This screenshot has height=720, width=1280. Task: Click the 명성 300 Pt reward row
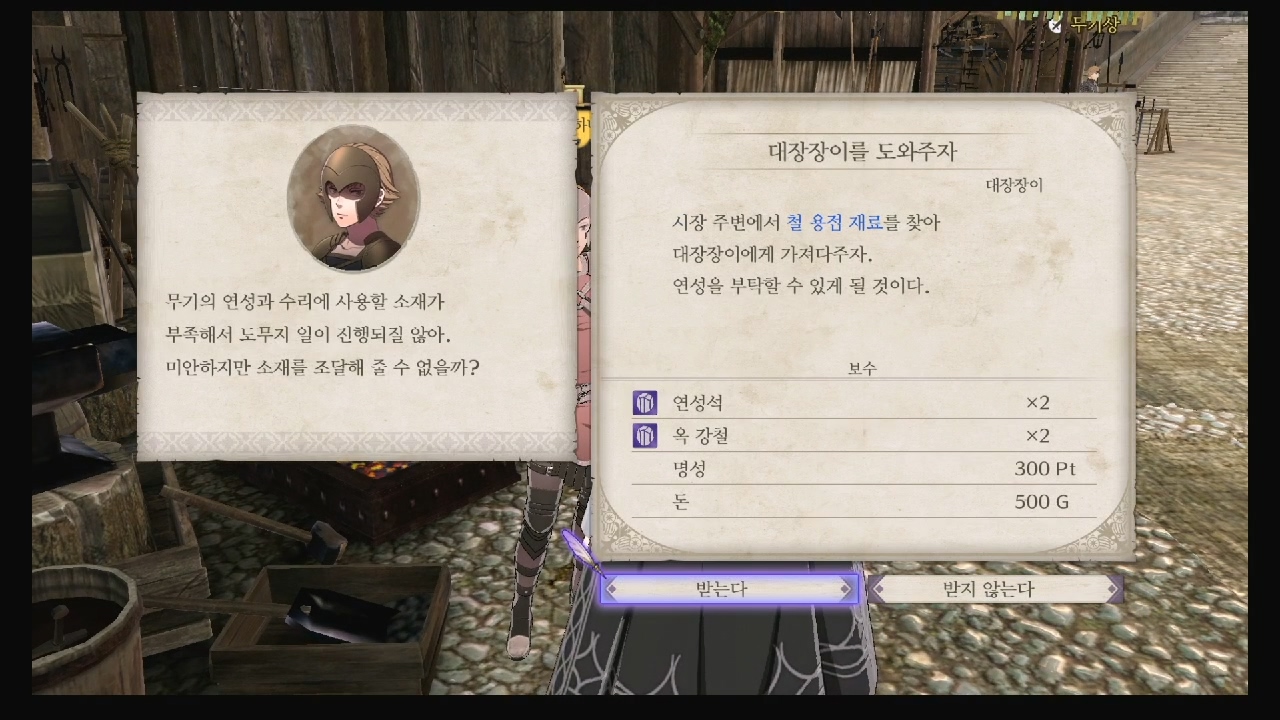click(x=865, y=469)
